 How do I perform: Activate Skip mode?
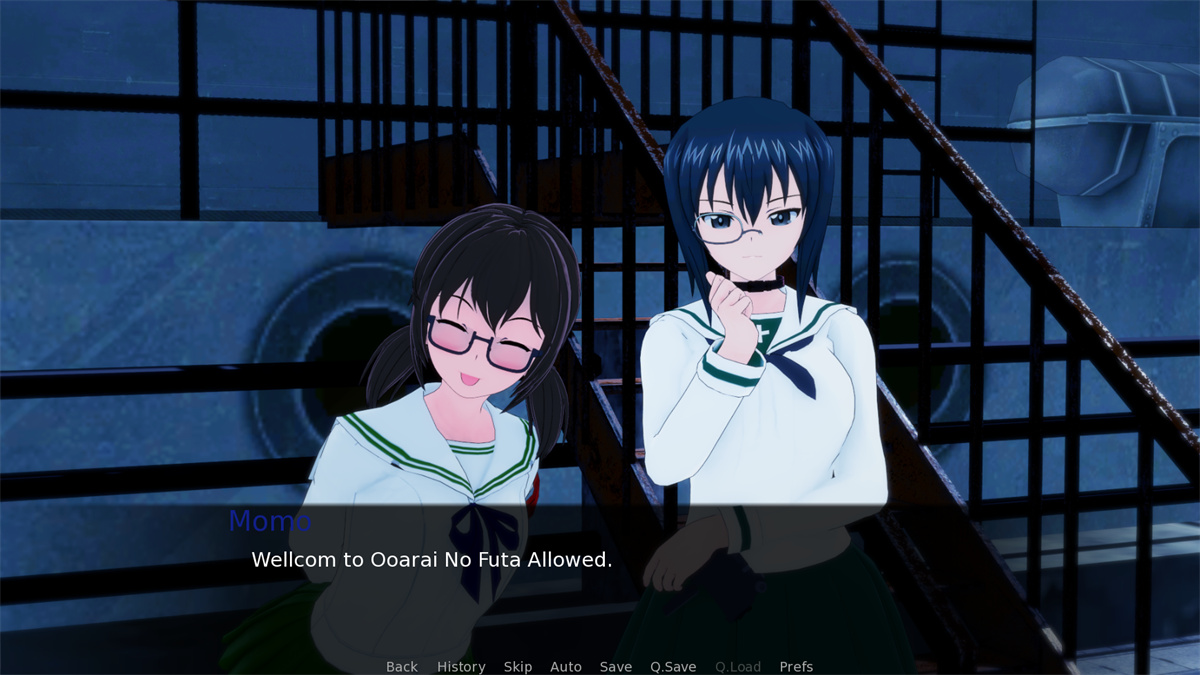tap(518, 667)
